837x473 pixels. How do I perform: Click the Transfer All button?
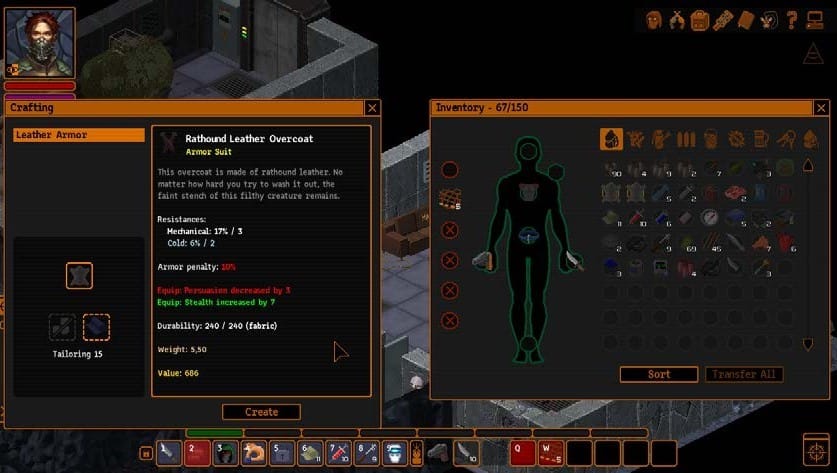click(x=744, y=374)
